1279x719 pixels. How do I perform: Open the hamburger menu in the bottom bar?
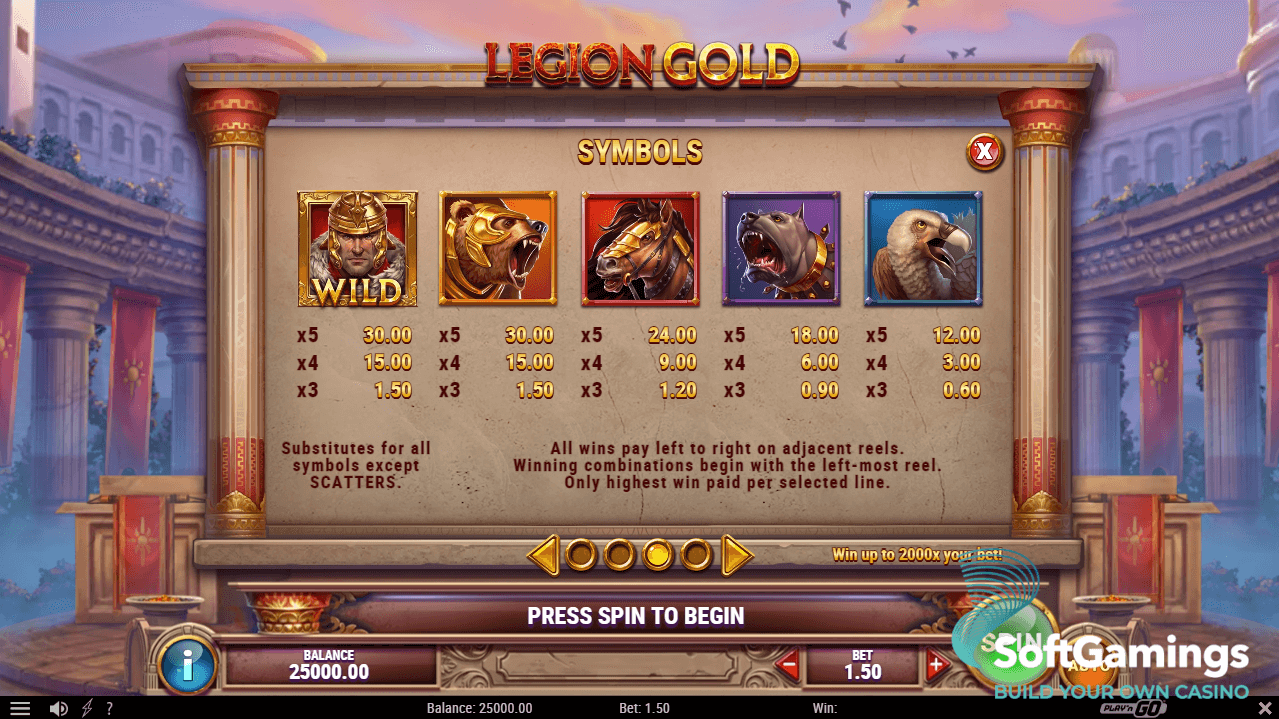[x=20, y=708]
